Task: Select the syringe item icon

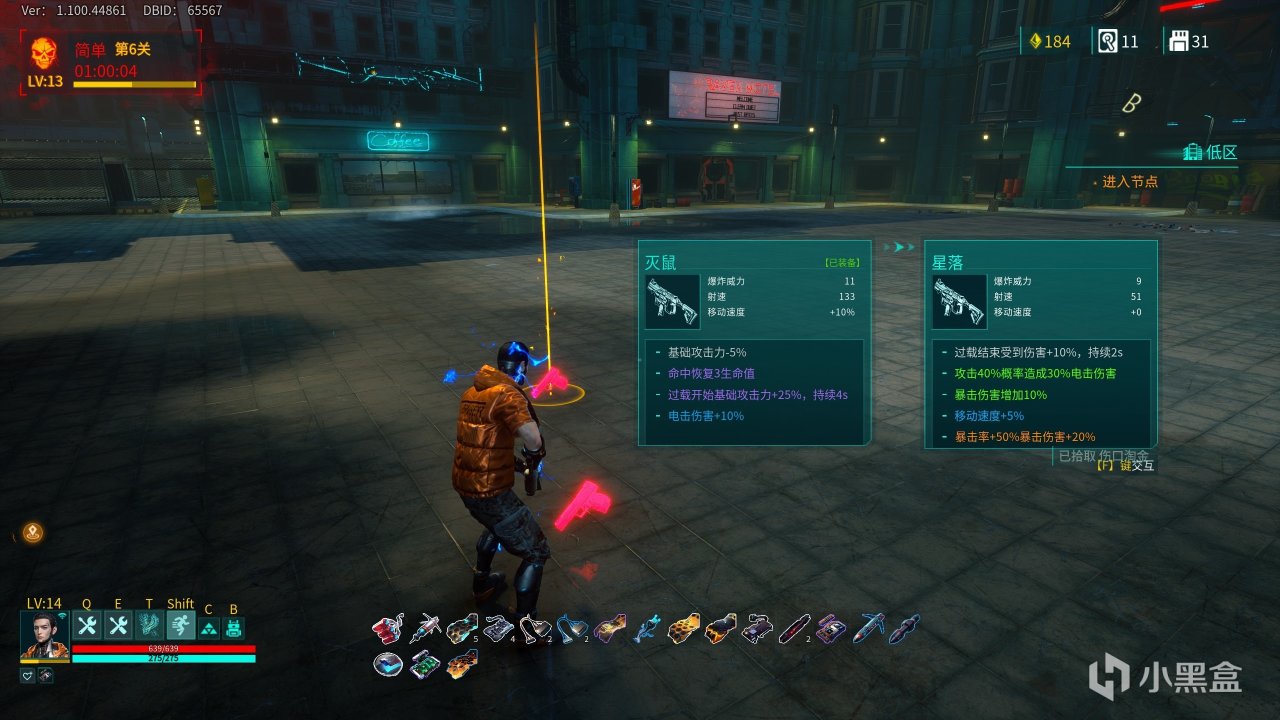Action: click(x=425, y=628)
